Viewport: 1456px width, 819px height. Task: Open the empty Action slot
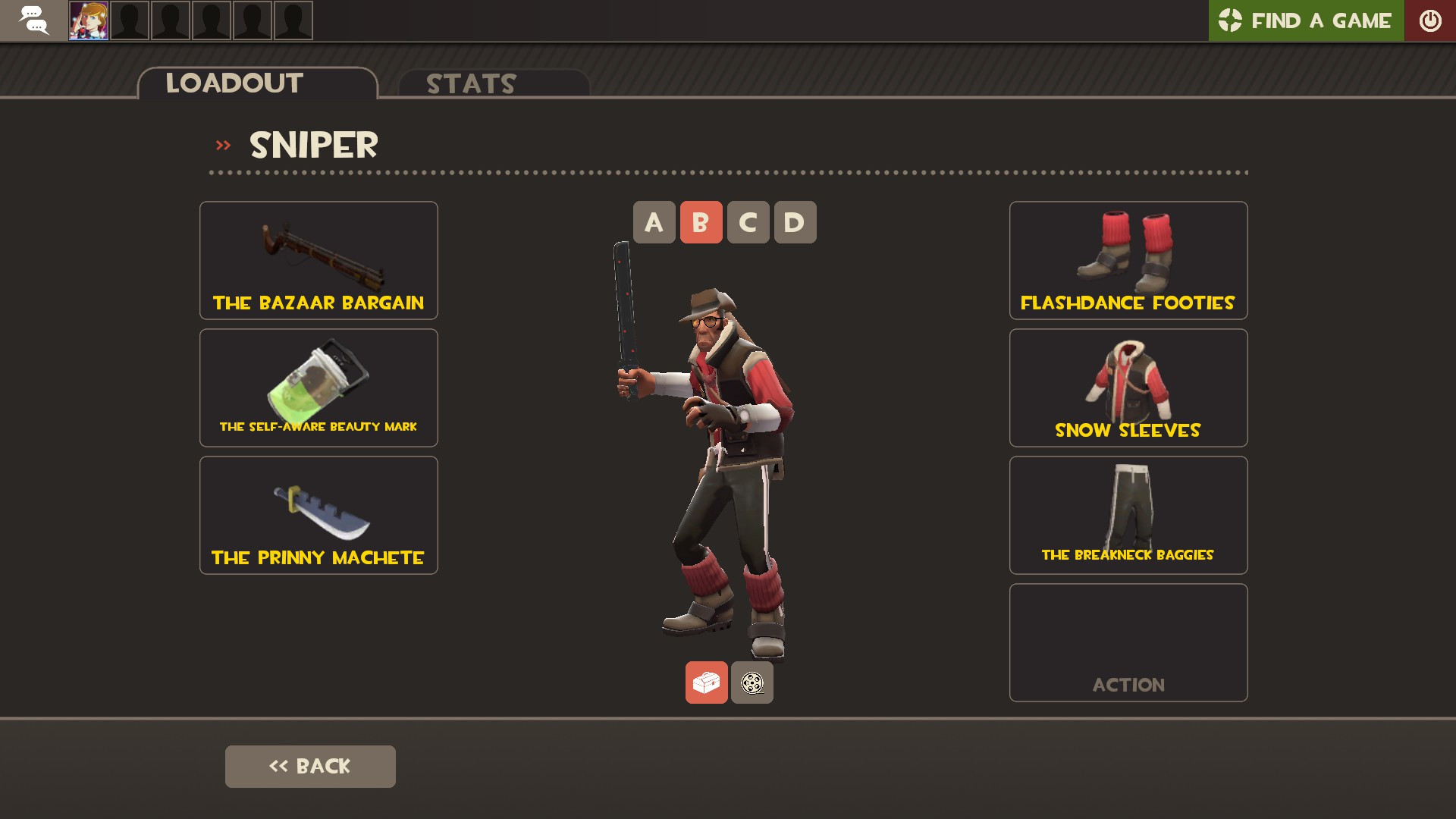coord(1128,642)
